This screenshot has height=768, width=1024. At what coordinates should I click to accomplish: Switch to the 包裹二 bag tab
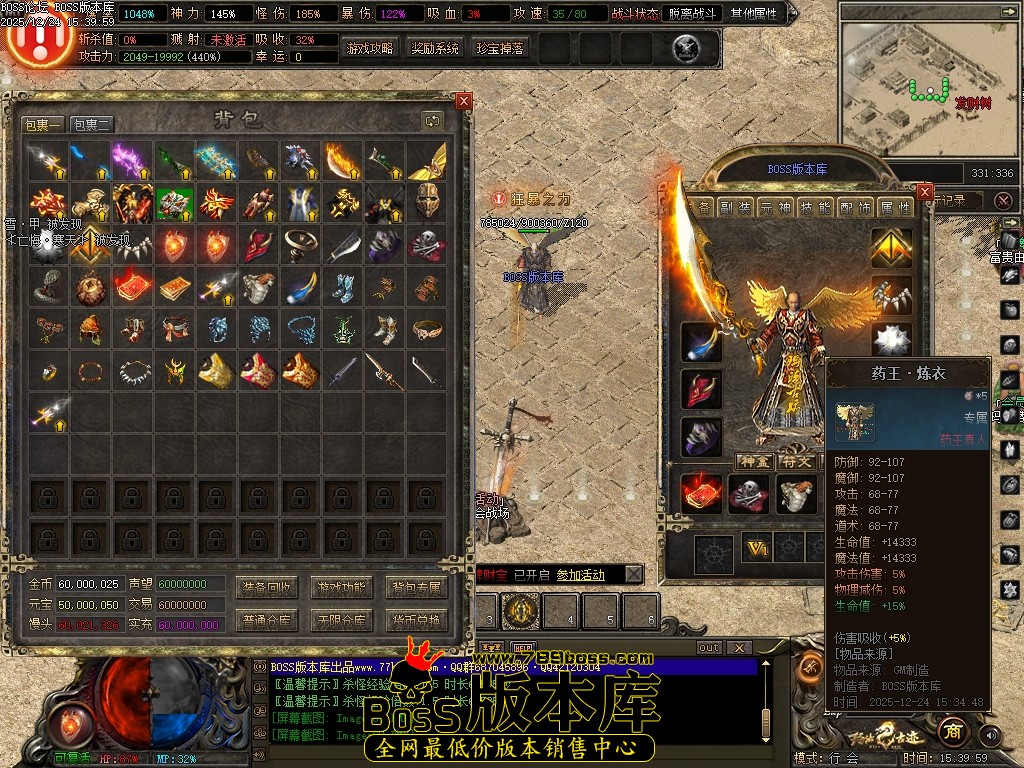[91, 125]
